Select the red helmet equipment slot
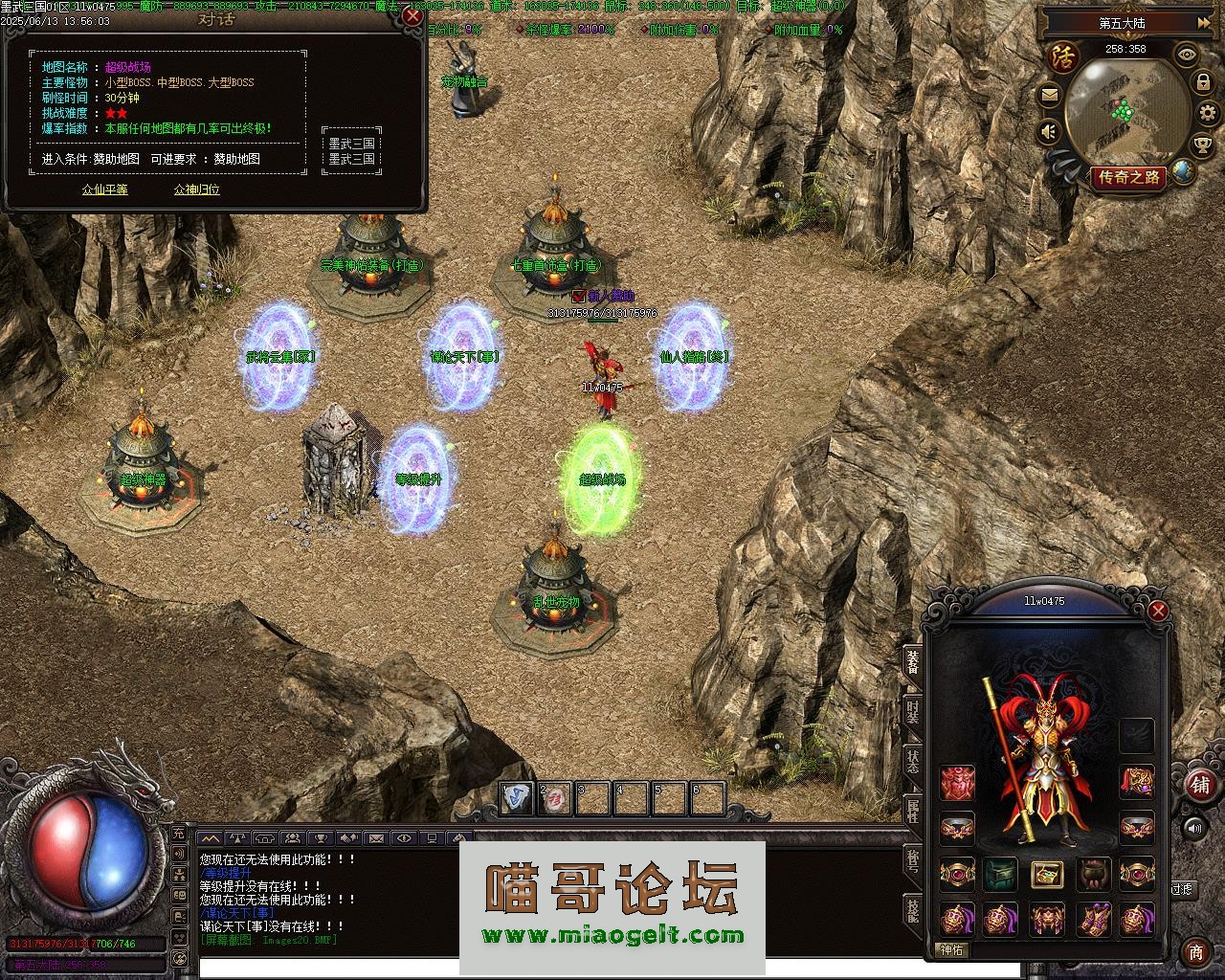 957,782
